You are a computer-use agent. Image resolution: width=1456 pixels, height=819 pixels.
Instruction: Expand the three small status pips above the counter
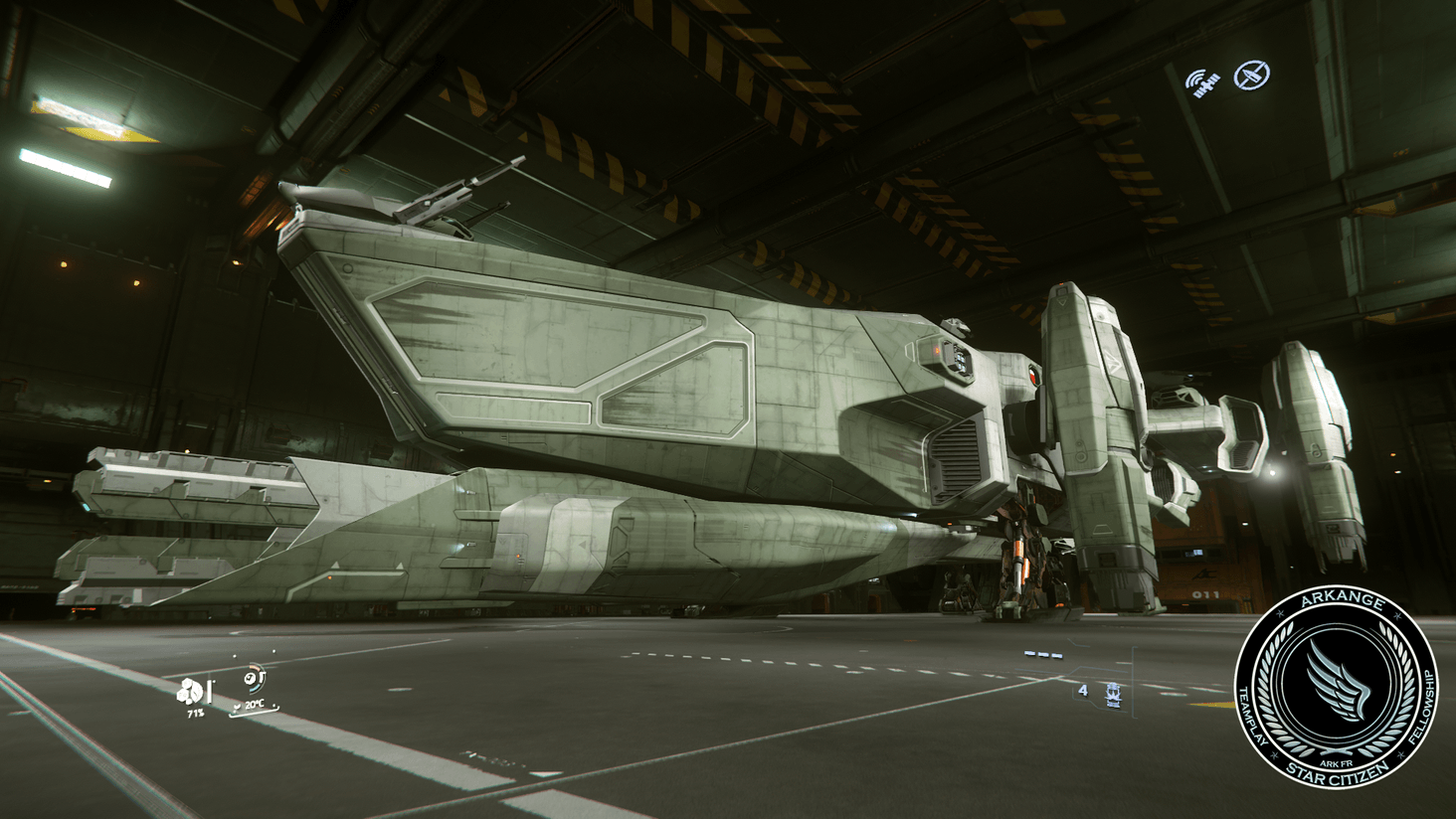pos(1043,654)
